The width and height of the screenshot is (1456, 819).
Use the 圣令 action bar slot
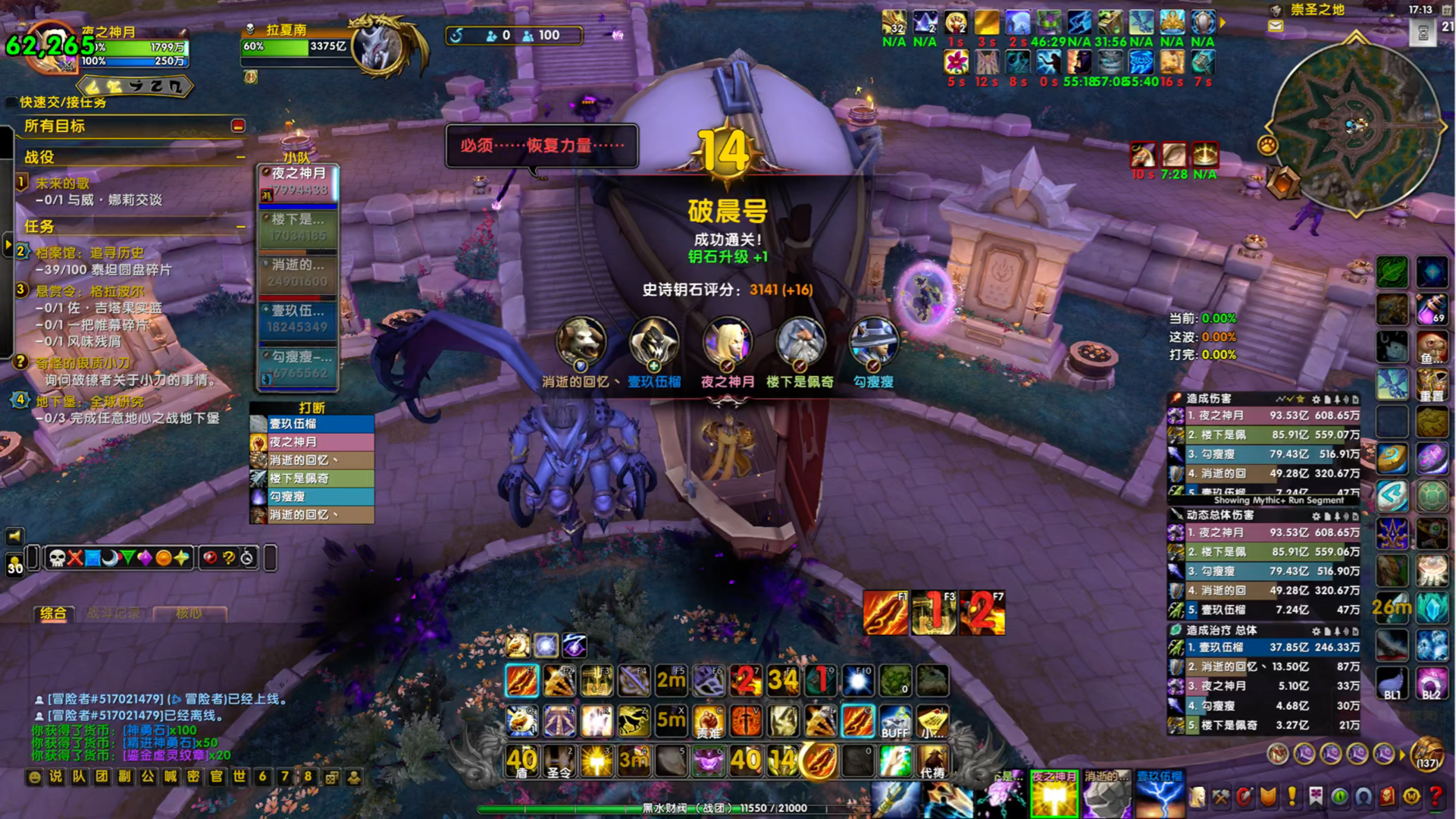coord(559,761)
